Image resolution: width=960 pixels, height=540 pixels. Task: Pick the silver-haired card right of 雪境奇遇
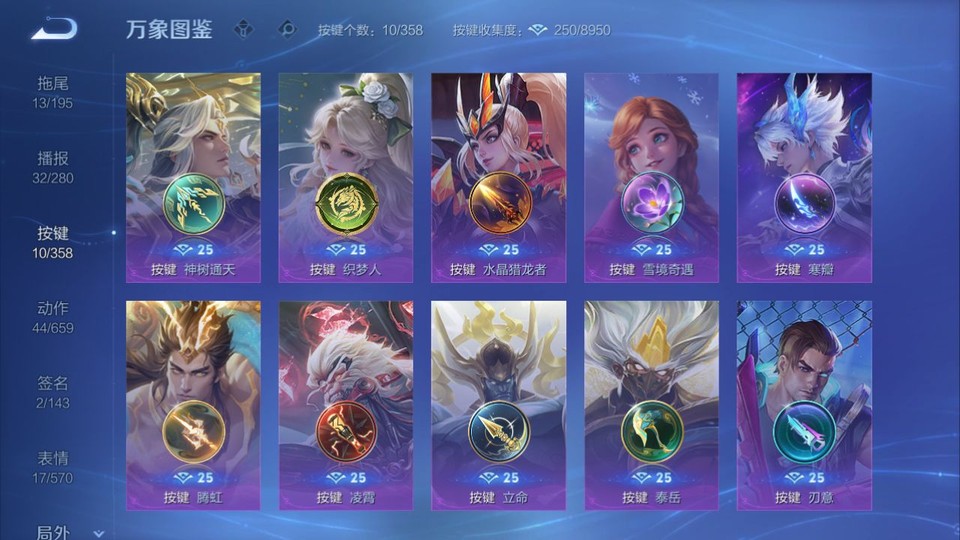click(x=804, y=177)
